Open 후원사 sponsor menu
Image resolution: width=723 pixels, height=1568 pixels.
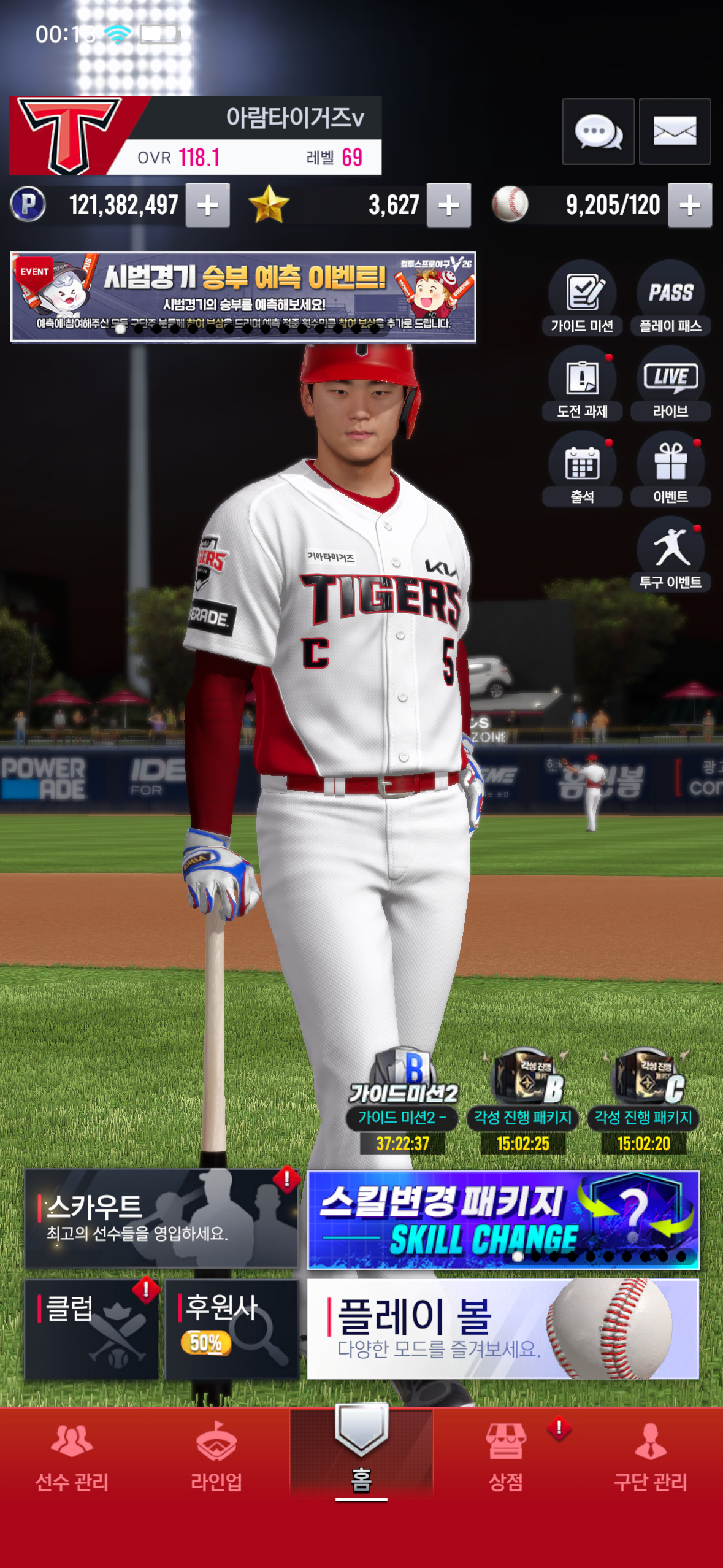232,1329
